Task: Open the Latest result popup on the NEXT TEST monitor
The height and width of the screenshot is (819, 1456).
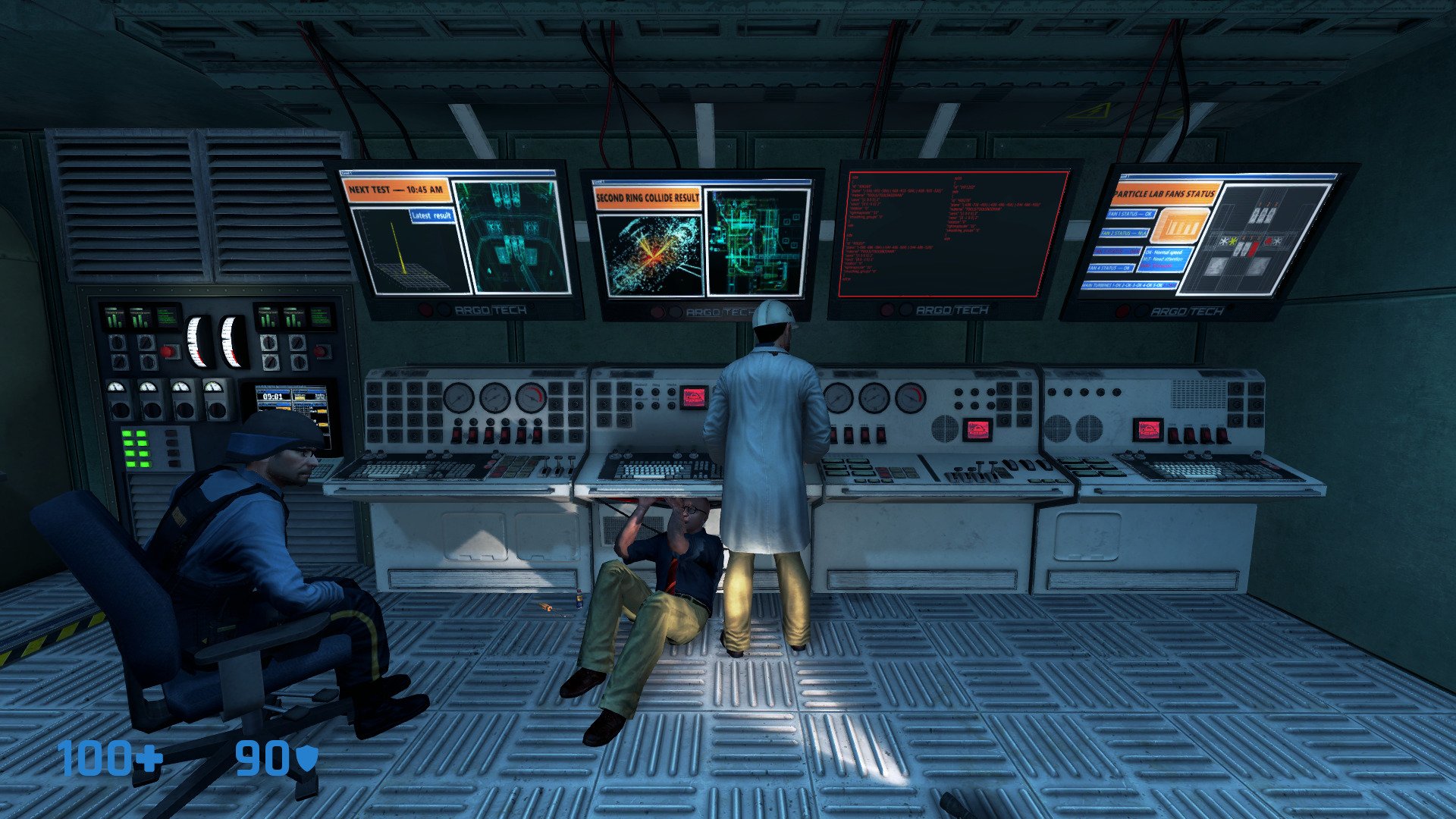Action: (x=431, y=215)
